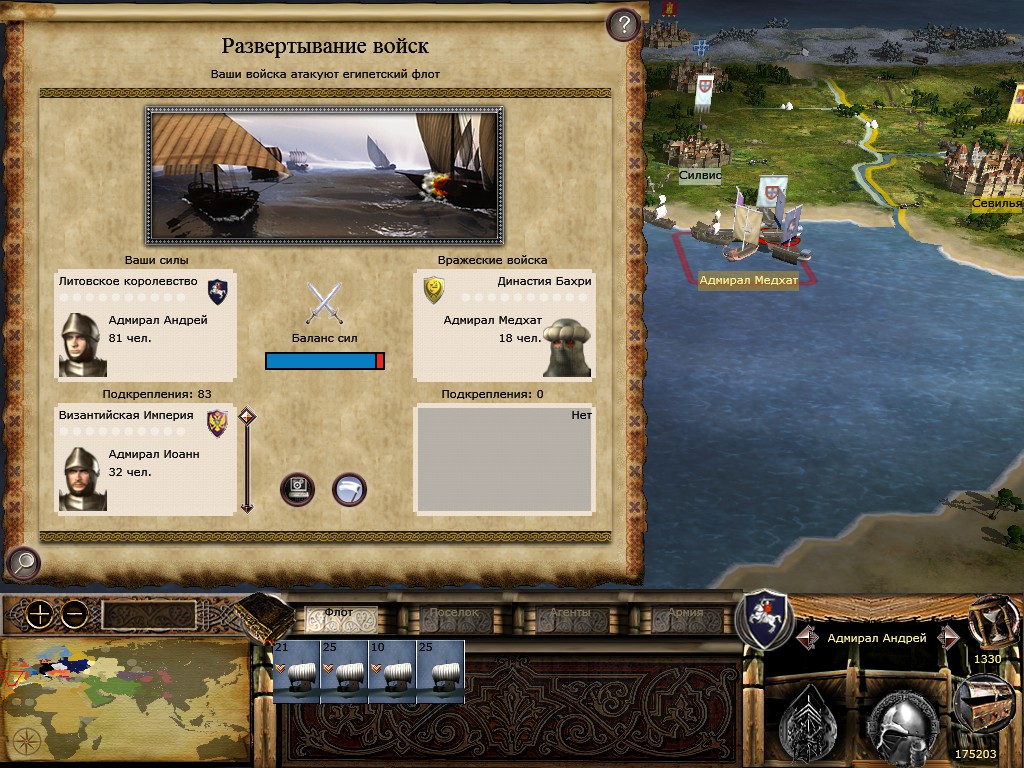The image size is (1024, 768).
Task: Select Admiral Ioann's reinforcement card
Action: 146,460
